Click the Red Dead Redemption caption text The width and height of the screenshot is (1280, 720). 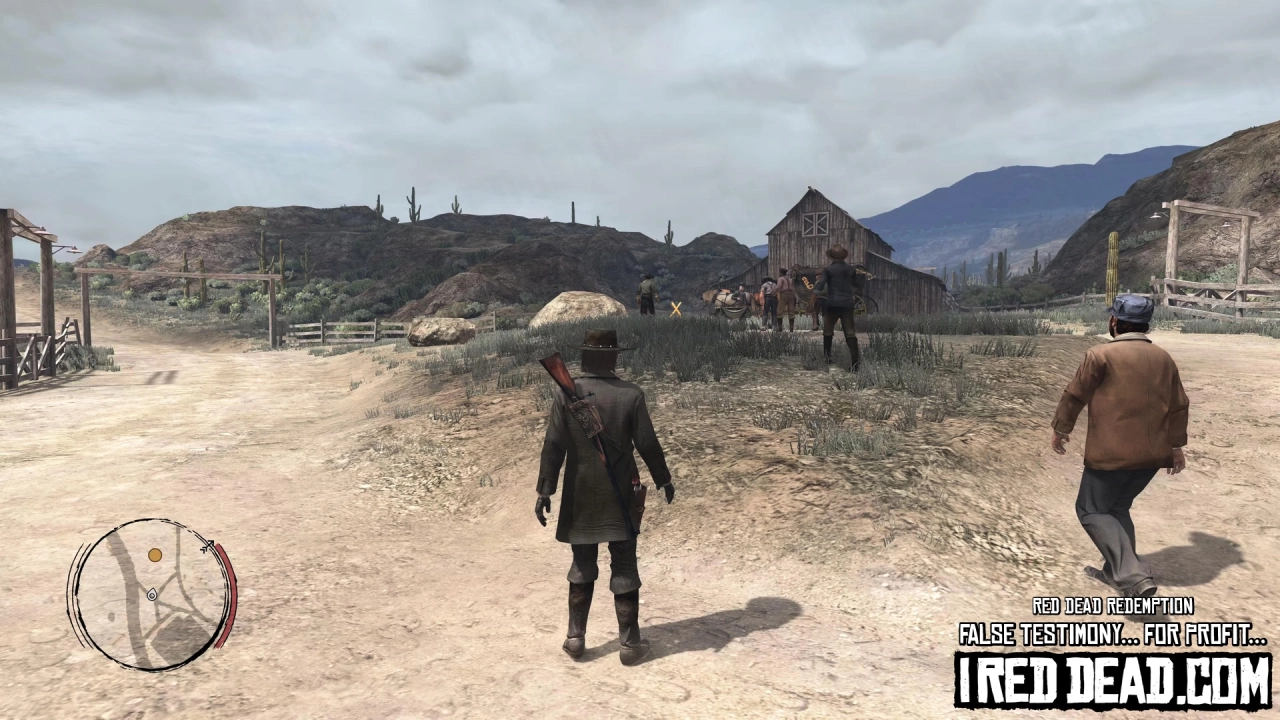1112,605
